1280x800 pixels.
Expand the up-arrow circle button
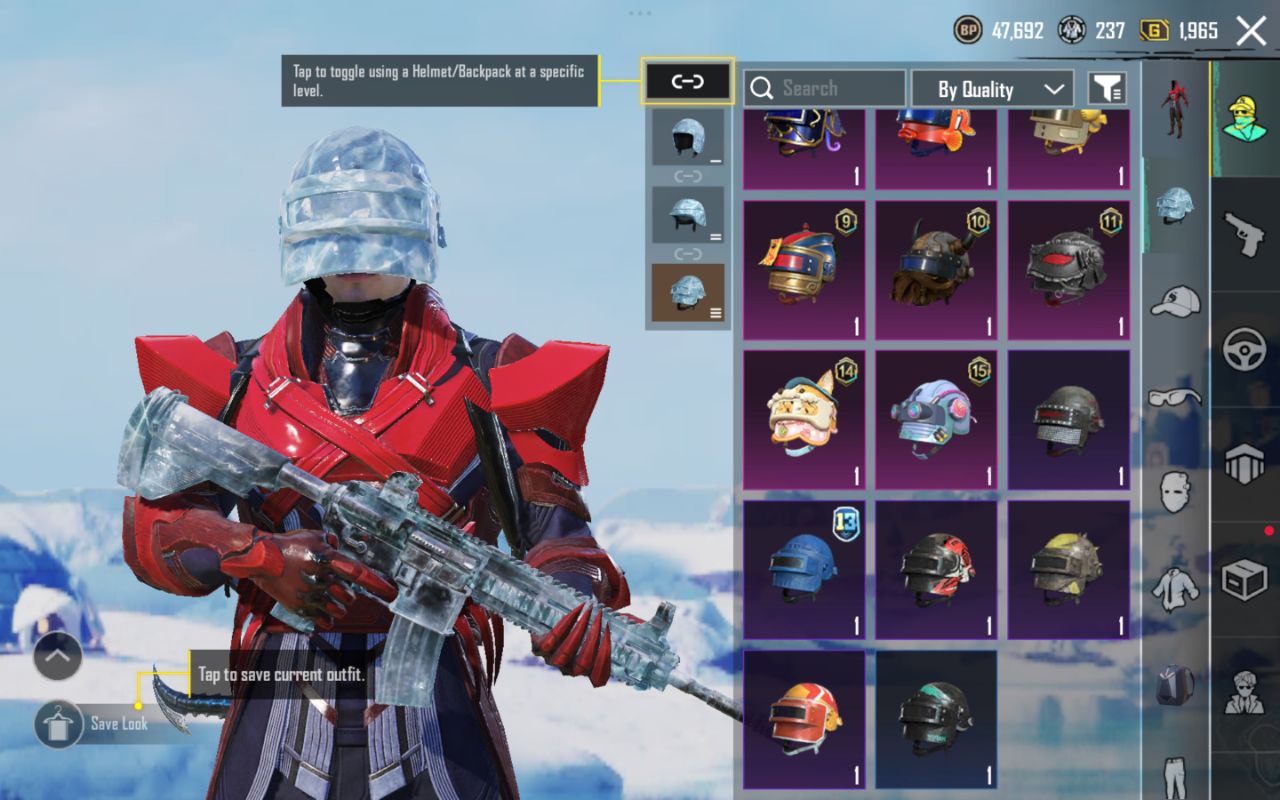58,657
